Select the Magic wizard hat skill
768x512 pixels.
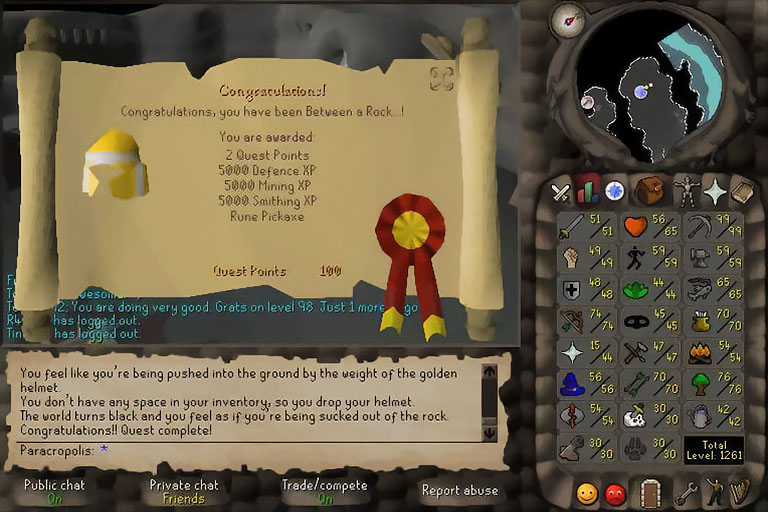click(x=584, y=386)
